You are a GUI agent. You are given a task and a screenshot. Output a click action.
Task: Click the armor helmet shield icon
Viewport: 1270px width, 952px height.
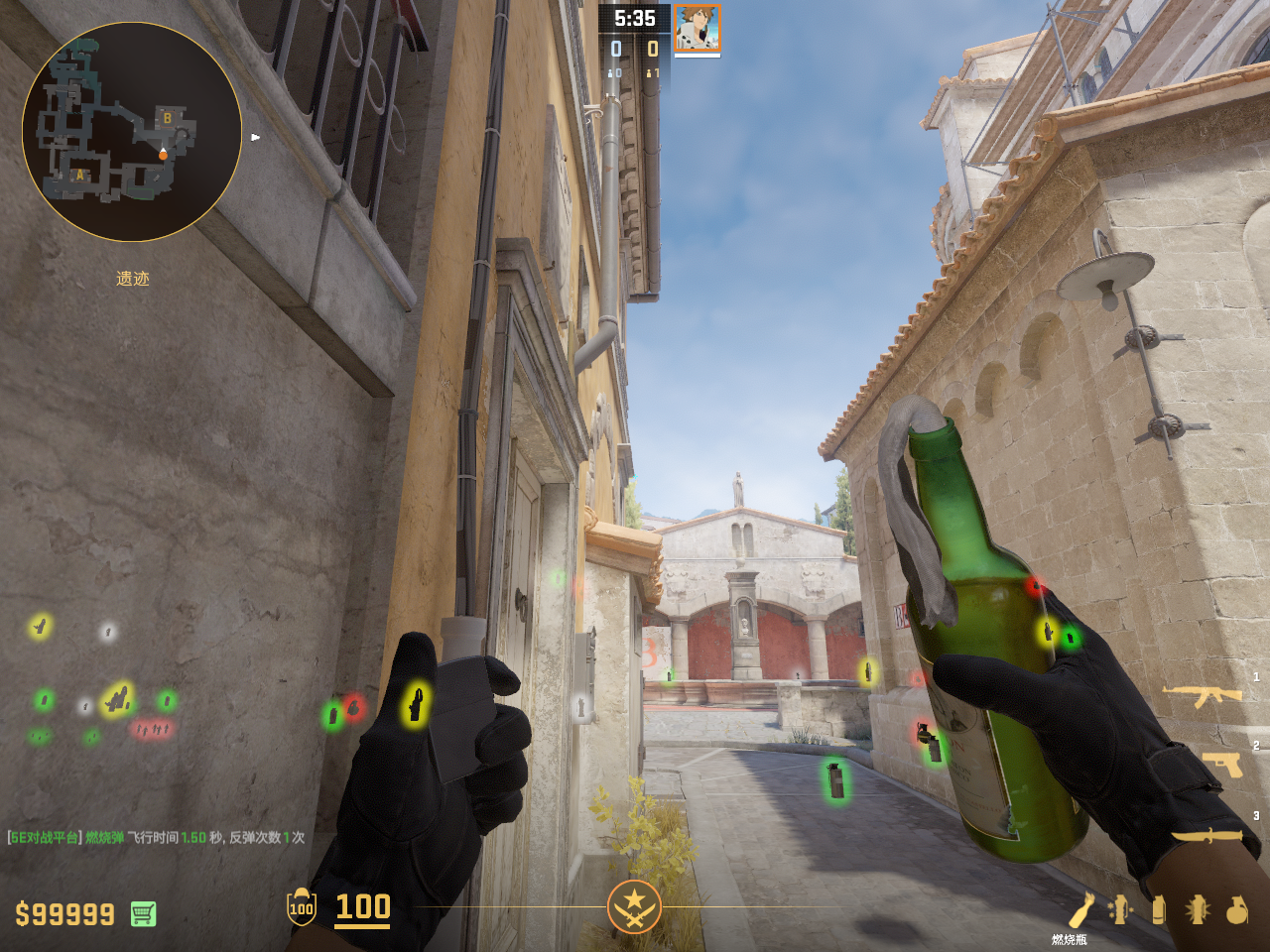(x=302, y=907)
